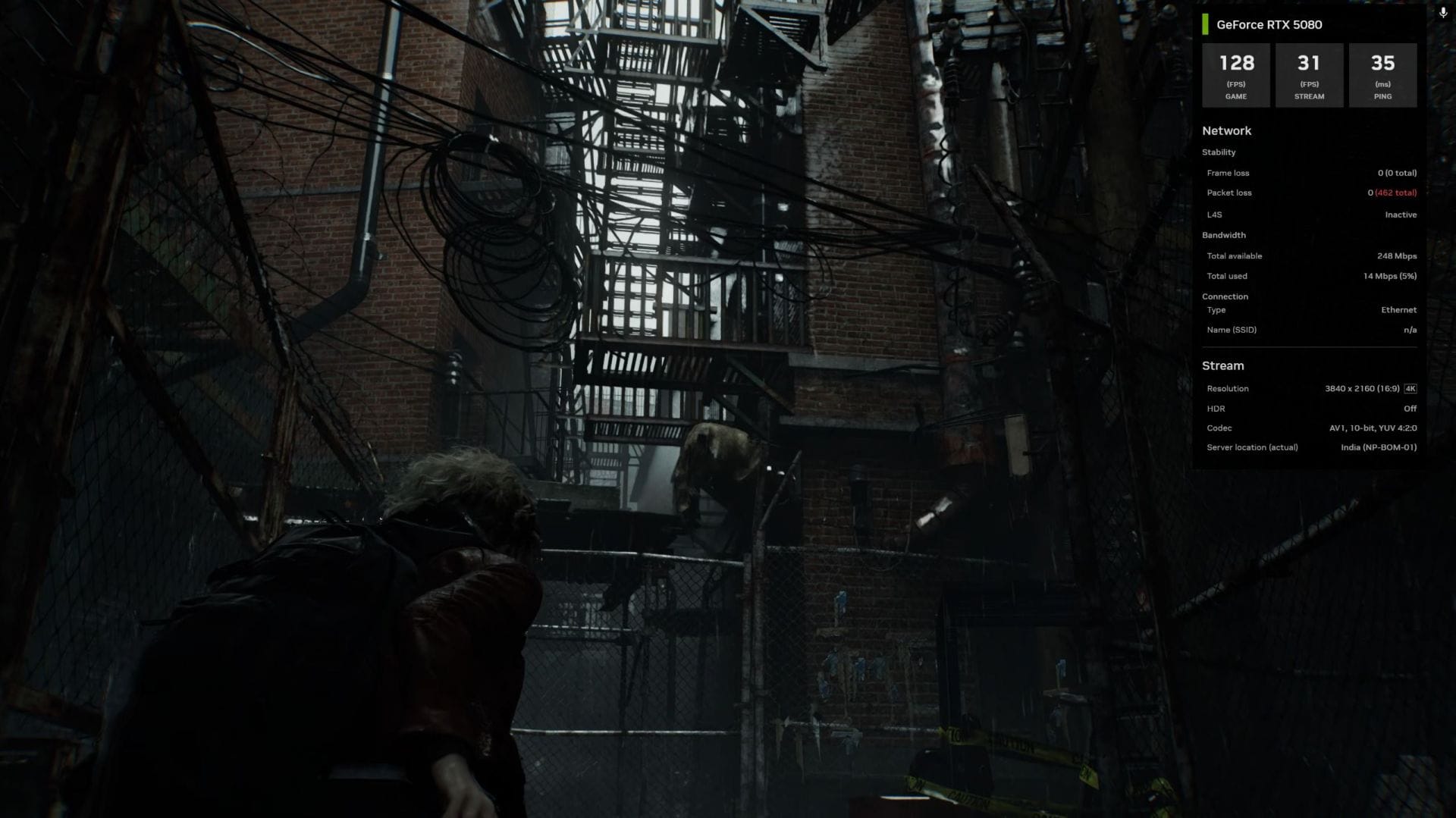The height and width of the screenshot is (818, 1456).
Task: Select the STREAM FPS stat tile showing 31
Action: [1309, 74]
